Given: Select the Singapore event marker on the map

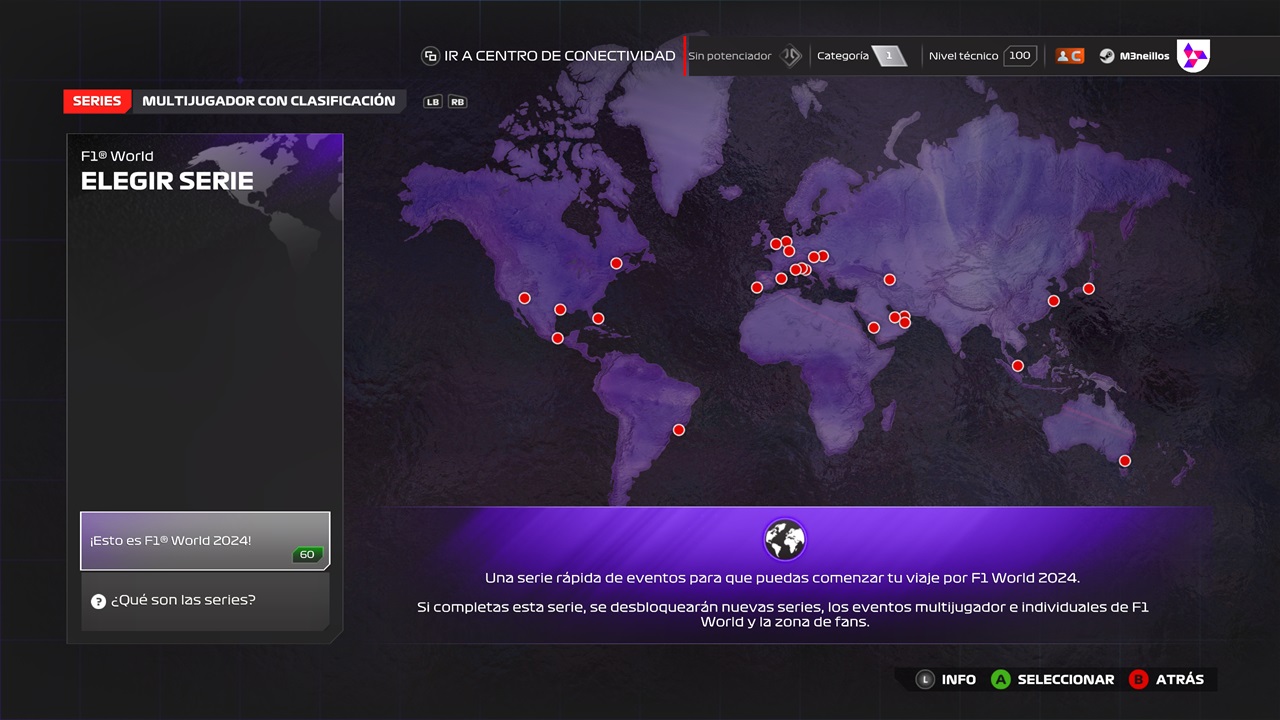Looking at the screenshot, I should pos(1018,366).
